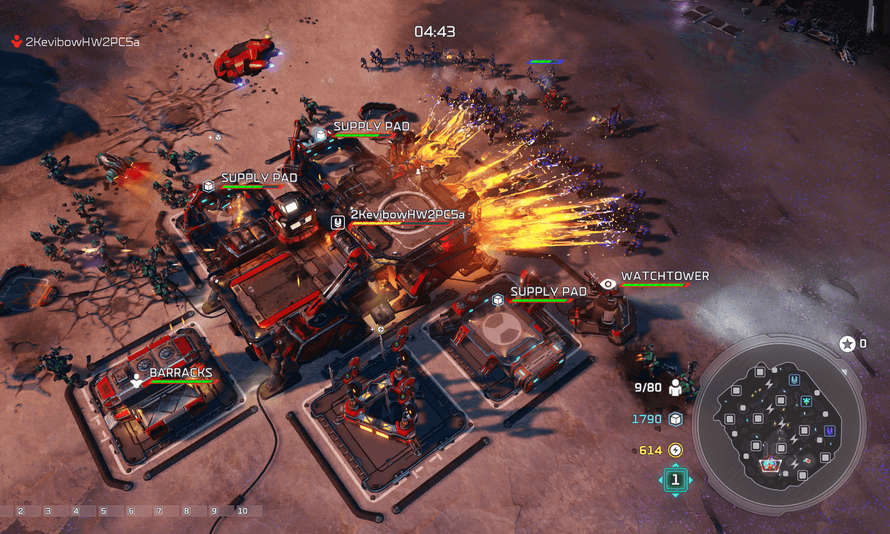This screenshot has width=890, height=534.
Task: Select control group 1 icon
Action: point(675,480)
